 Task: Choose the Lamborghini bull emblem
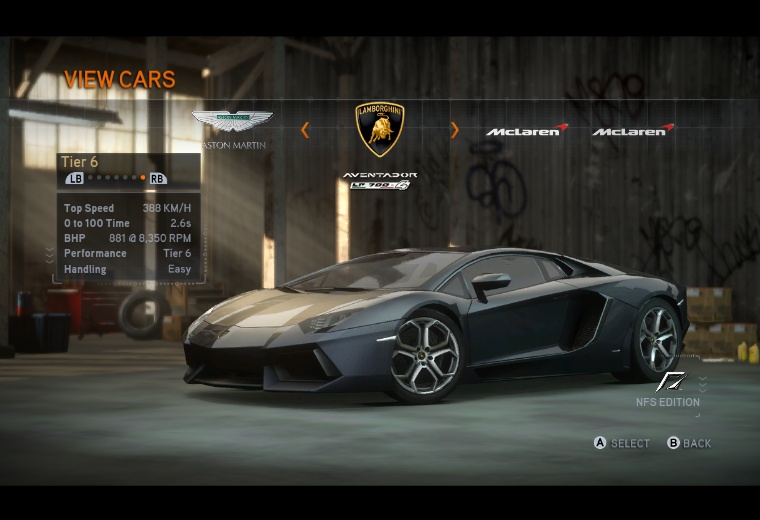coord(380,129)
